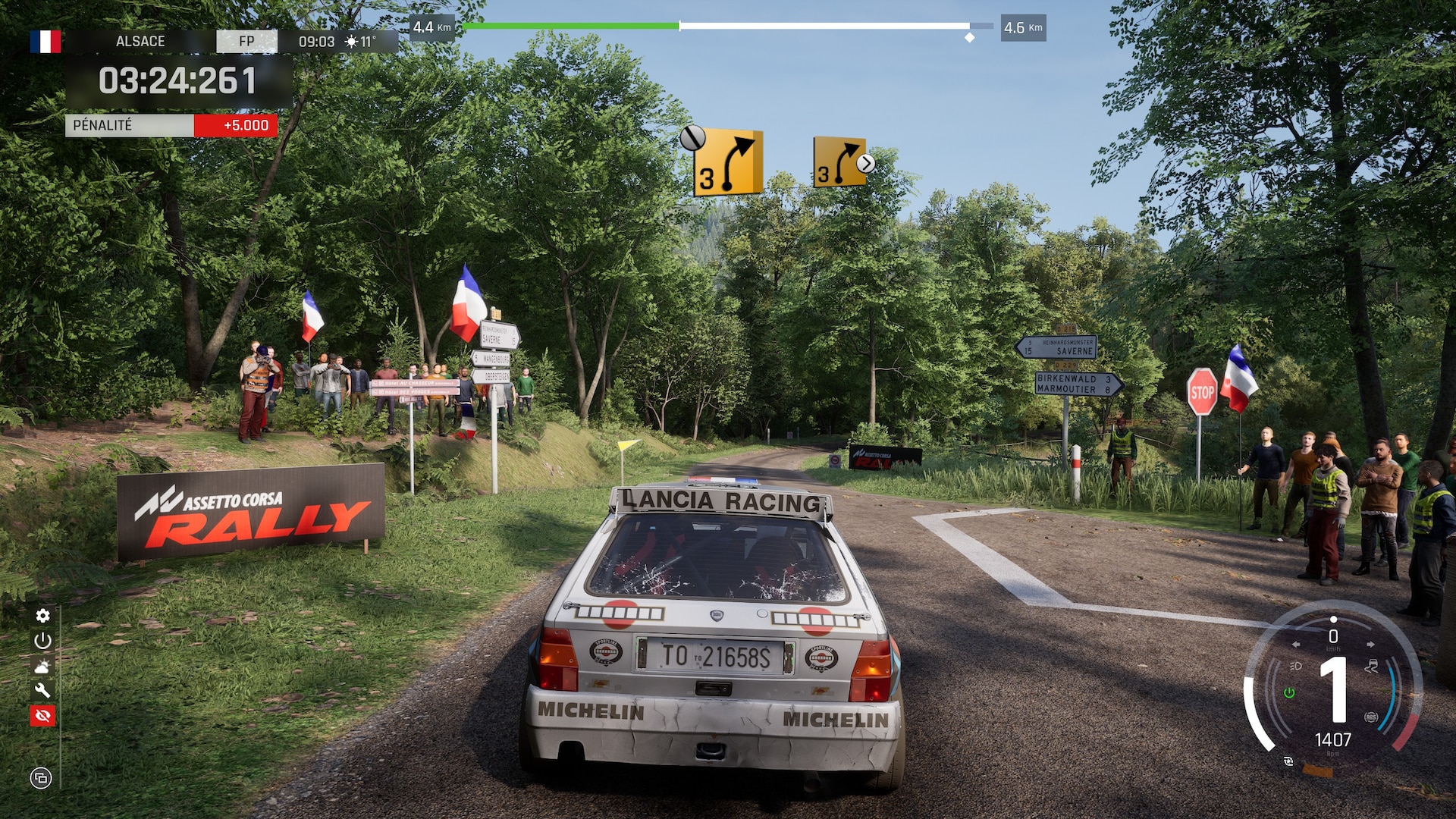Click the power button icon
Screen dimensions: 1456x819
click(x=42, y=641)
